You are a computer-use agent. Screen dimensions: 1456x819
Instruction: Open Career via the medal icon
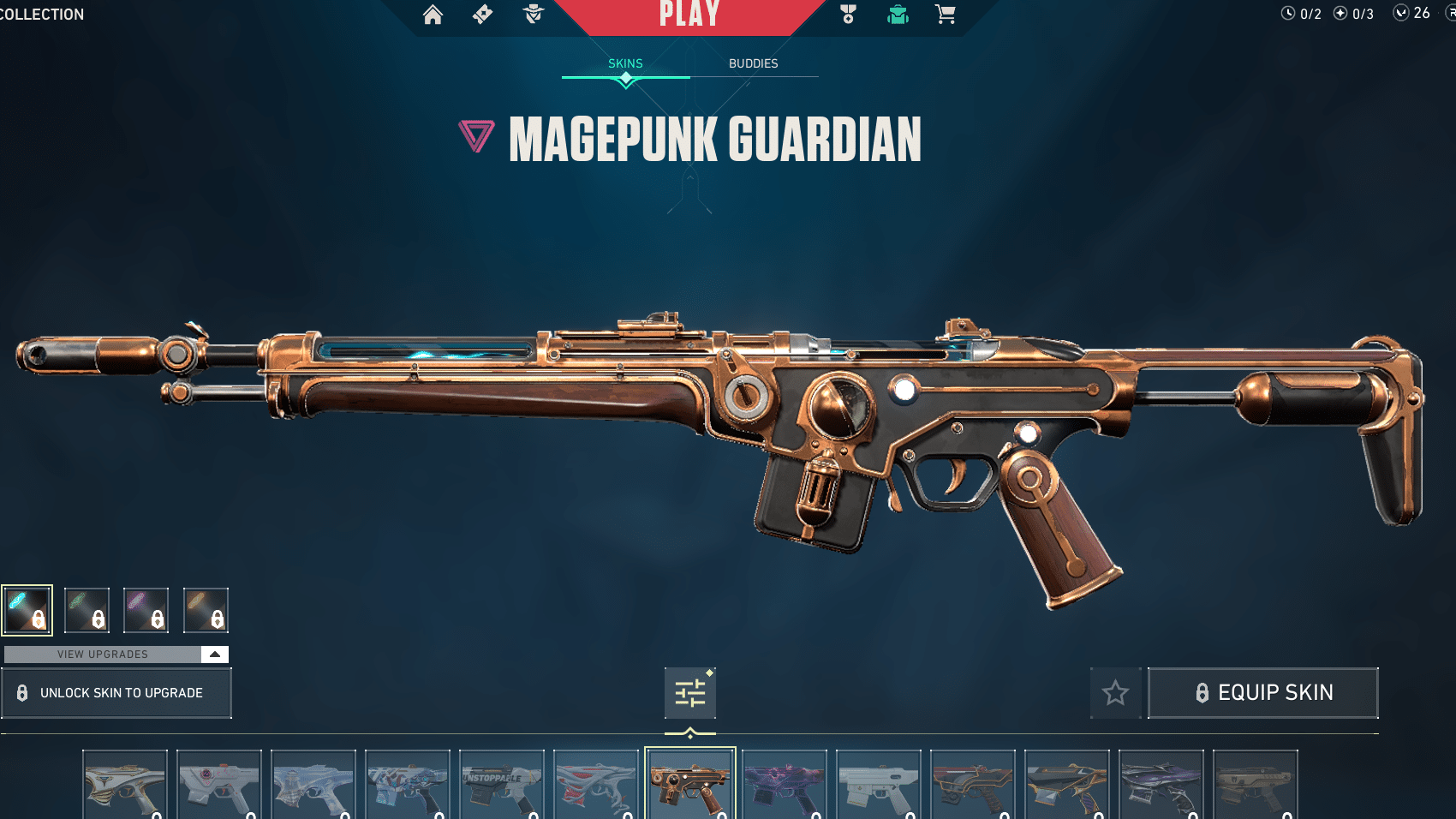[847, 15]
